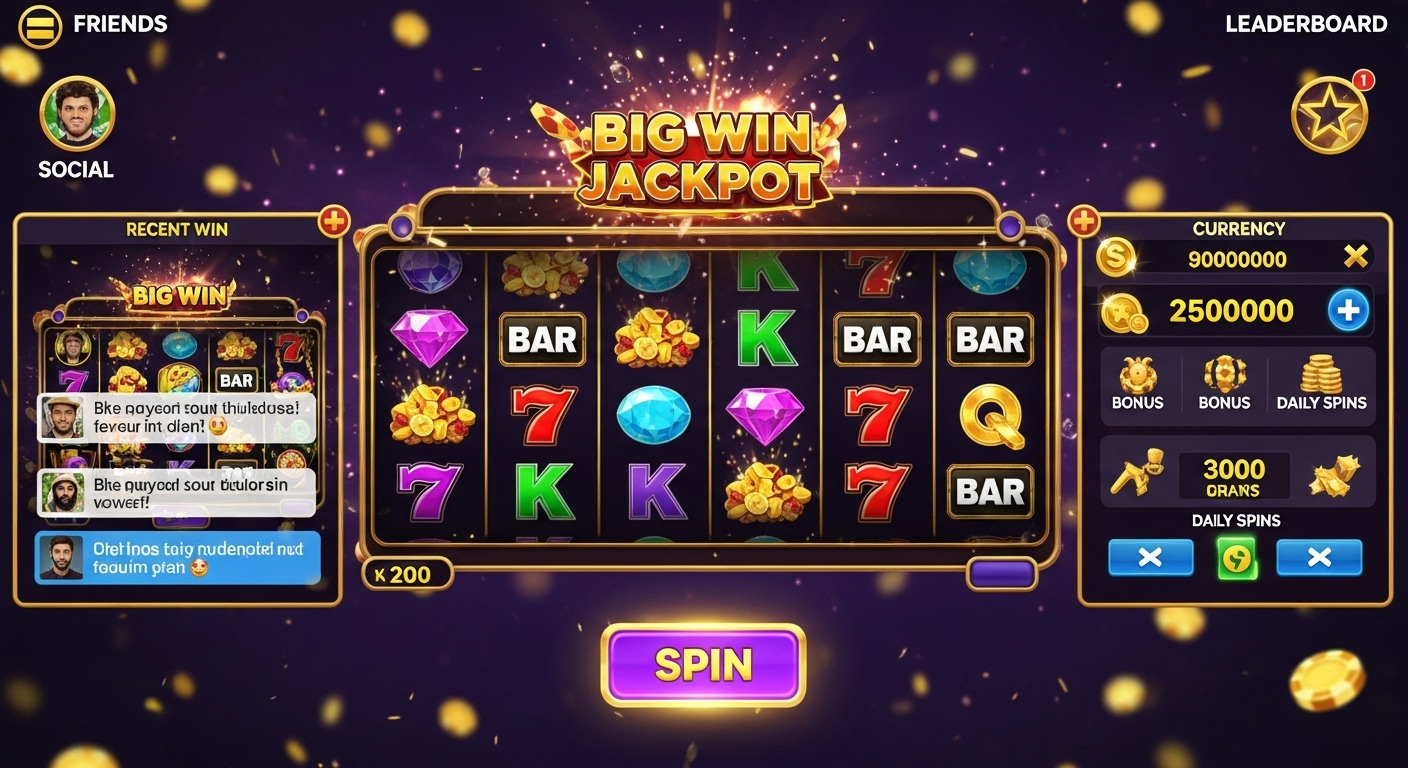
Task: Open the Social profile avatar
Action: click(77, 113)
